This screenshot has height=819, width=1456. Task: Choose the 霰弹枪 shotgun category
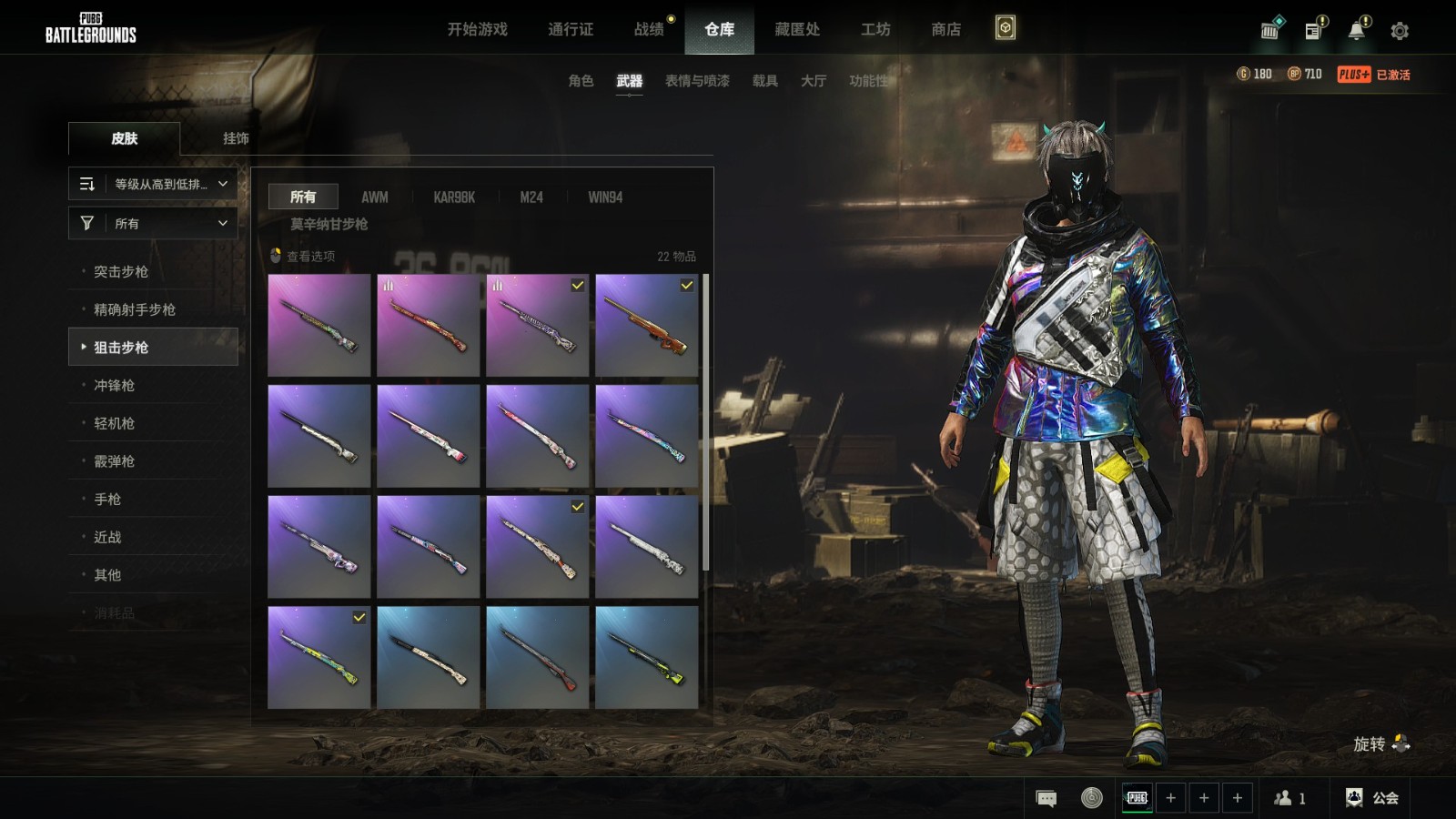(114, 461)
